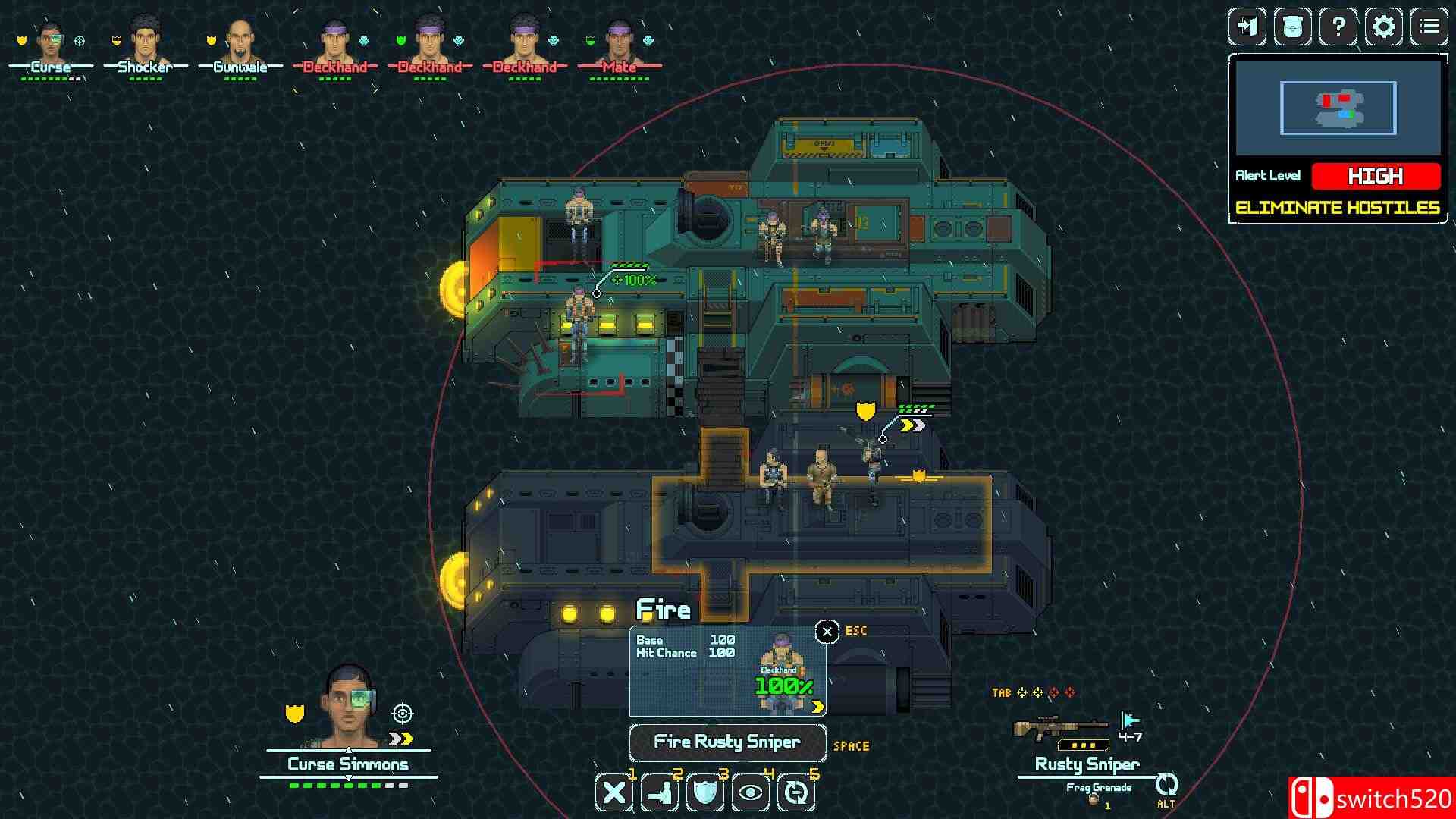
Task: Open the list menu button
Action: point(1429,27)
